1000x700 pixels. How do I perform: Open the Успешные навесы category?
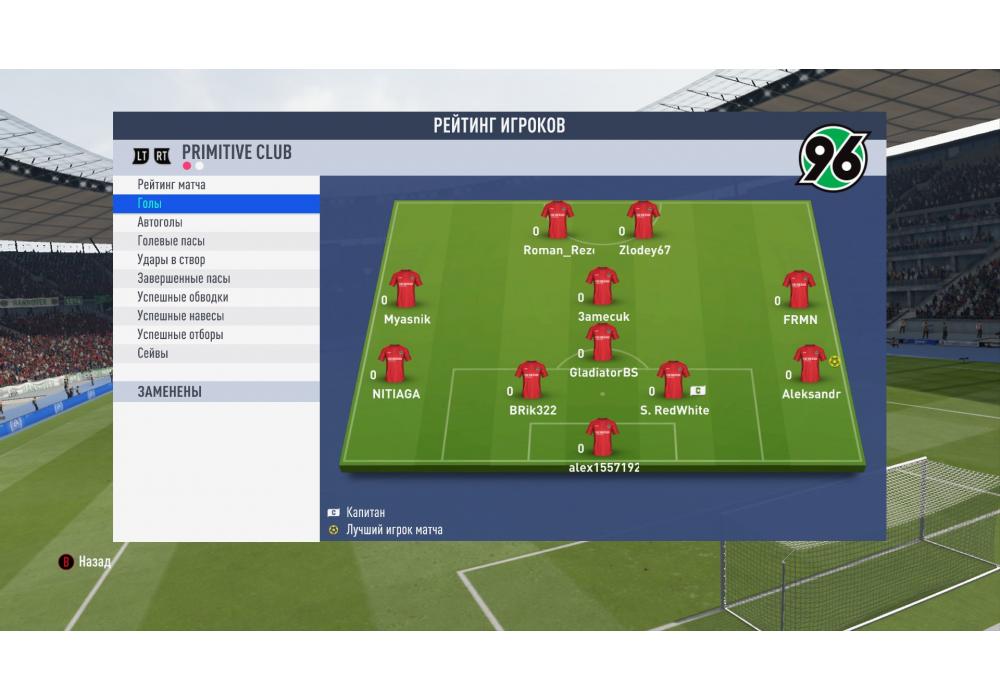point(216,316)
